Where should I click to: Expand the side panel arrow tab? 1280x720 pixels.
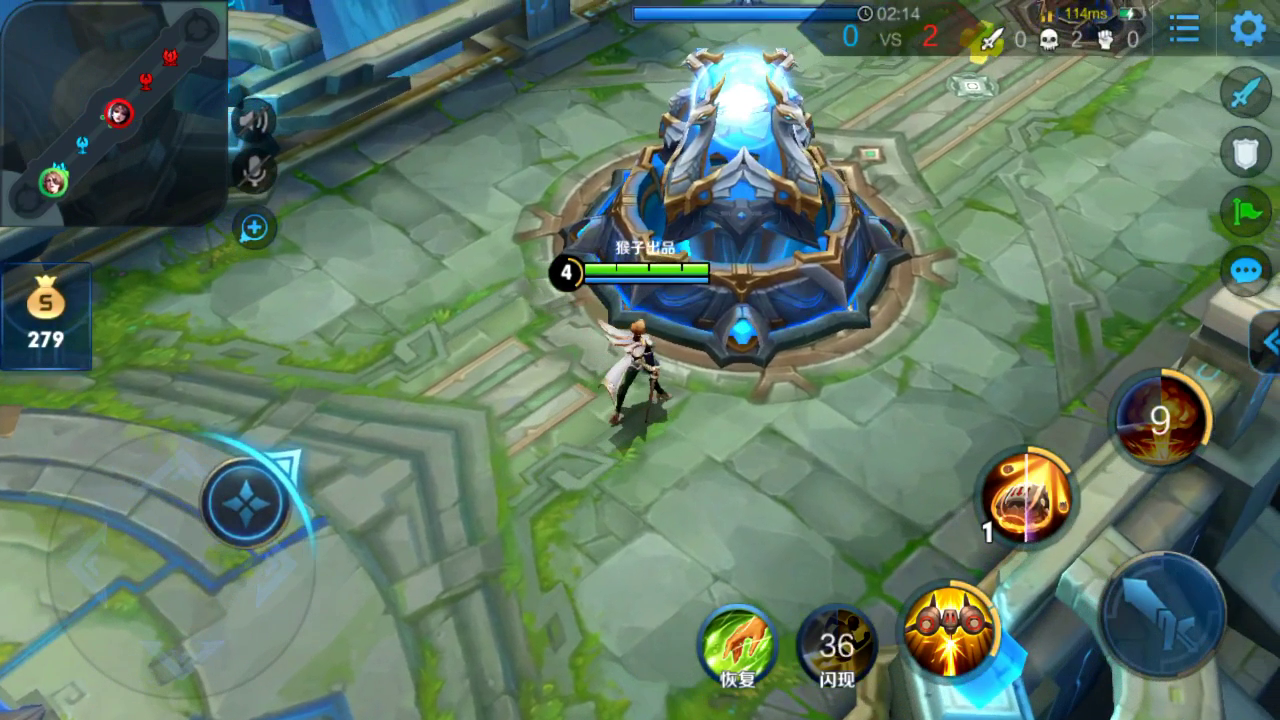(1267, 342)
